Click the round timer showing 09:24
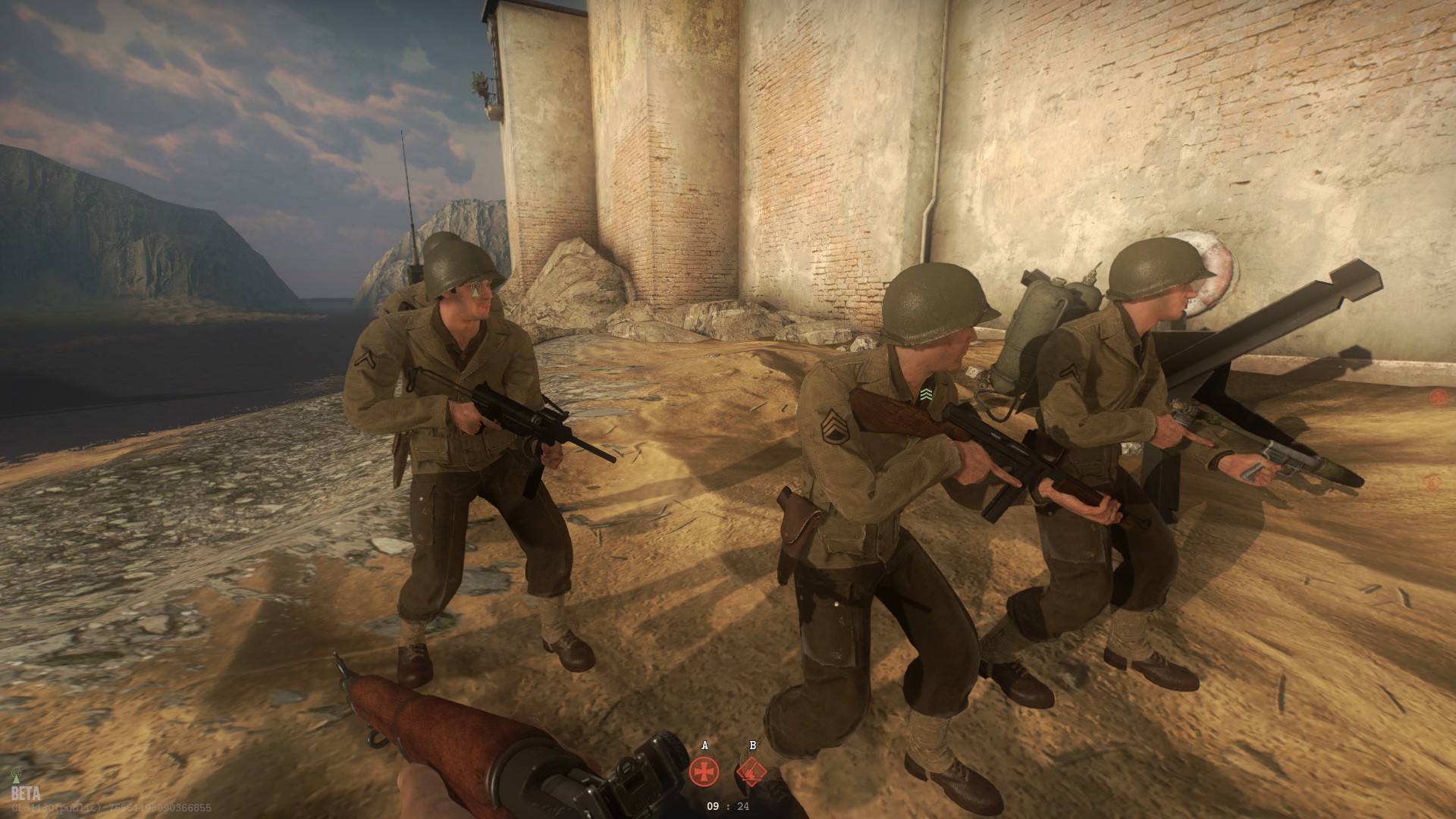1456x819 pixels. click(728, 807)
